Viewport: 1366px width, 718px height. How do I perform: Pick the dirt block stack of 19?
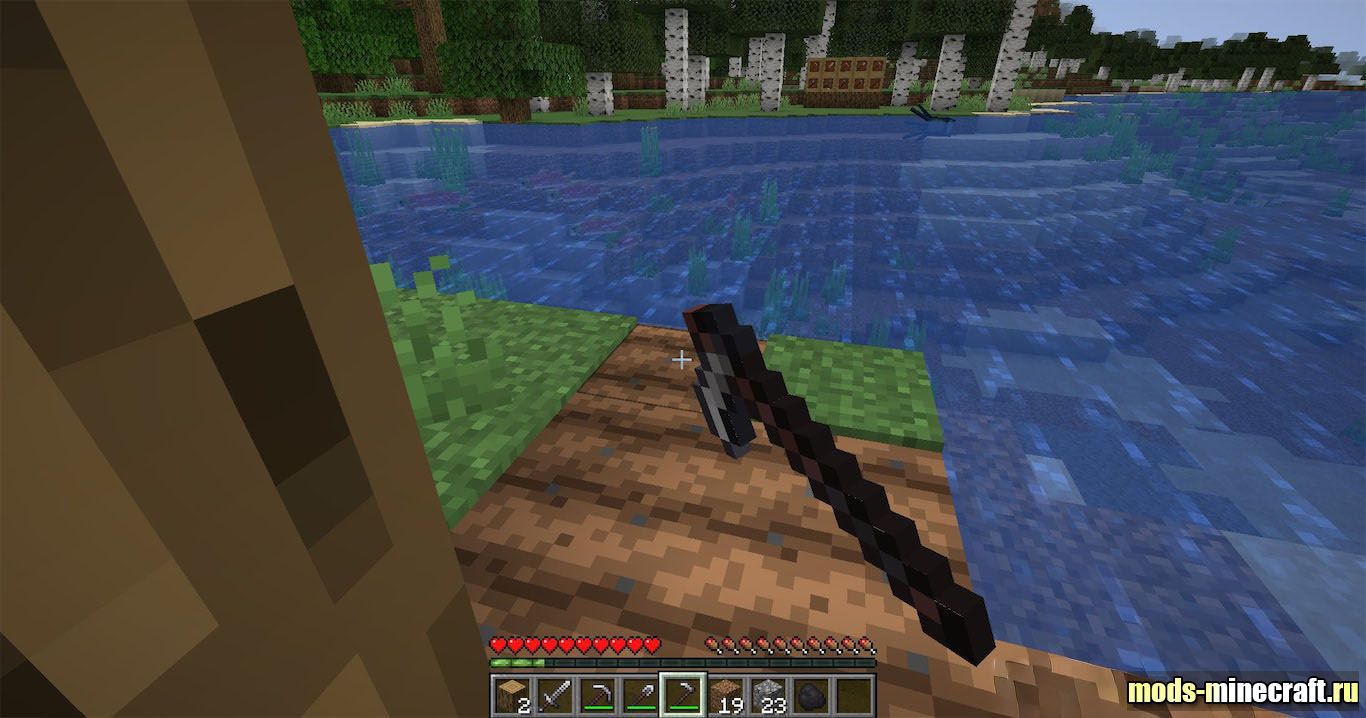pos(726,694)
